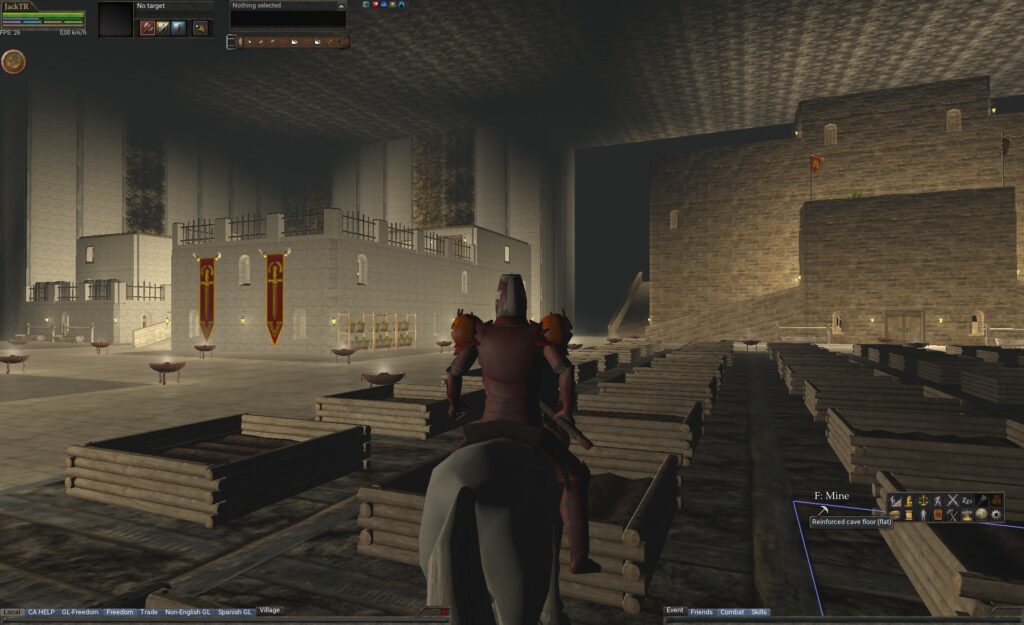Open the GL-Freedom chat channel

tap(80, 611)
